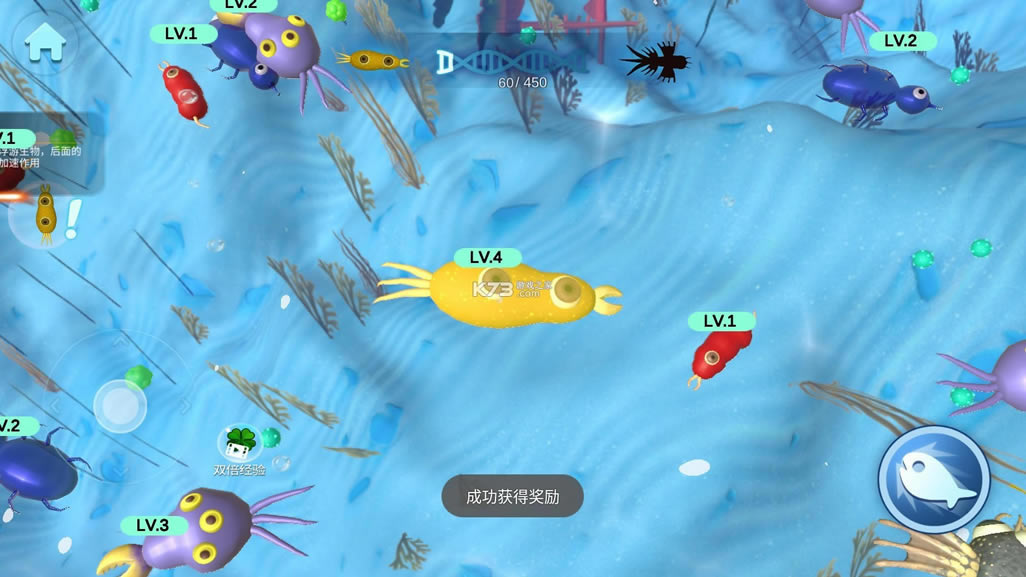Collect the 双倍经验 clover bonus
The height and width of the screenshot is (577, 1026).
click(x=240, y=442)
